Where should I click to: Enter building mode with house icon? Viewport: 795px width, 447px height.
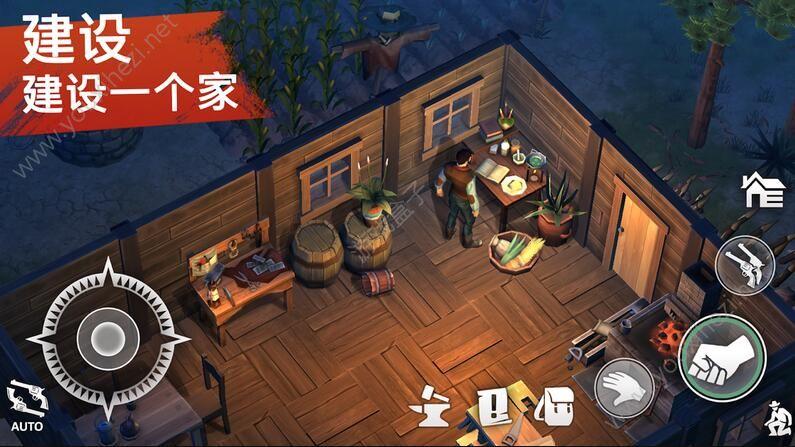tap(762, 189)
